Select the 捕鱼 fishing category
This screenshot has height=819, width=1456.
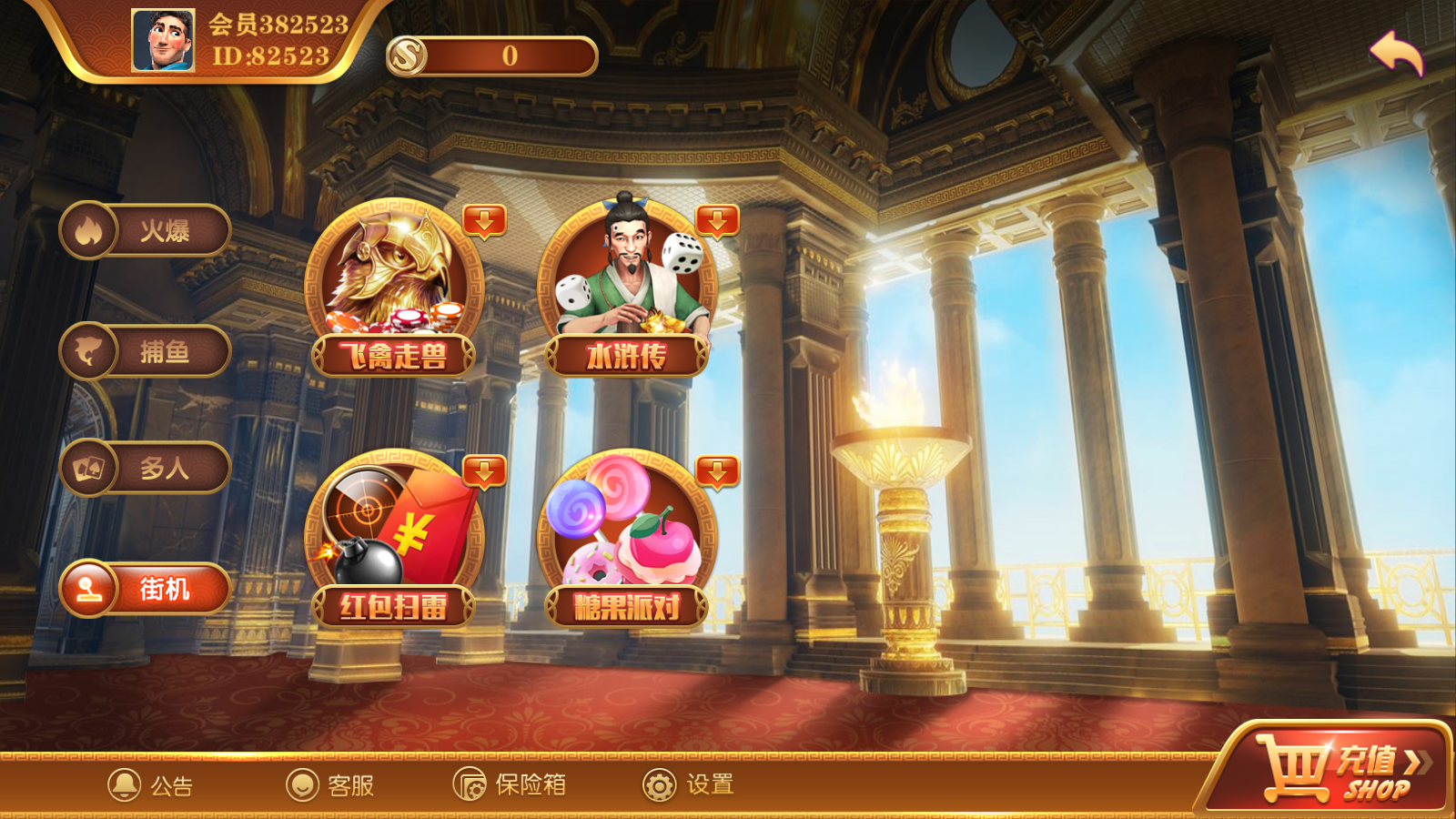pyautogui.click(x=146, y=350)
